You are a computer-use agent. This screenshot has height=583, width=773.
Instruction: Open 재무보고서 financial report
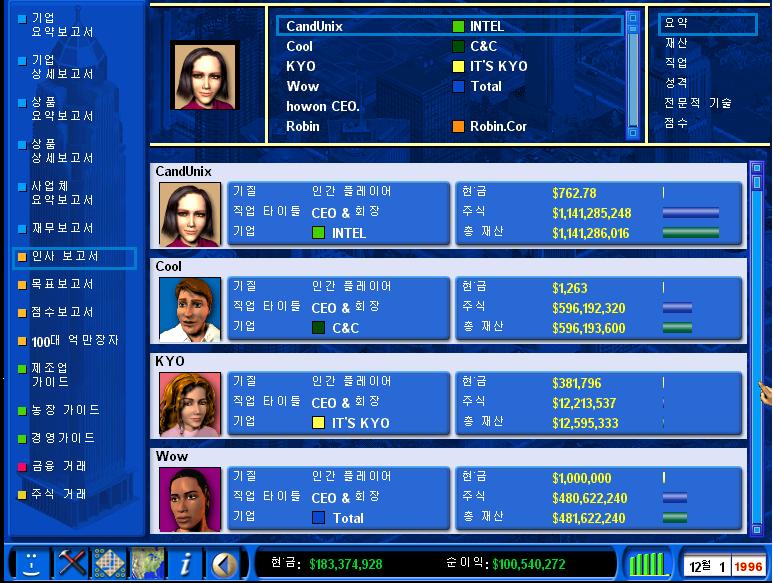point(62,228)
